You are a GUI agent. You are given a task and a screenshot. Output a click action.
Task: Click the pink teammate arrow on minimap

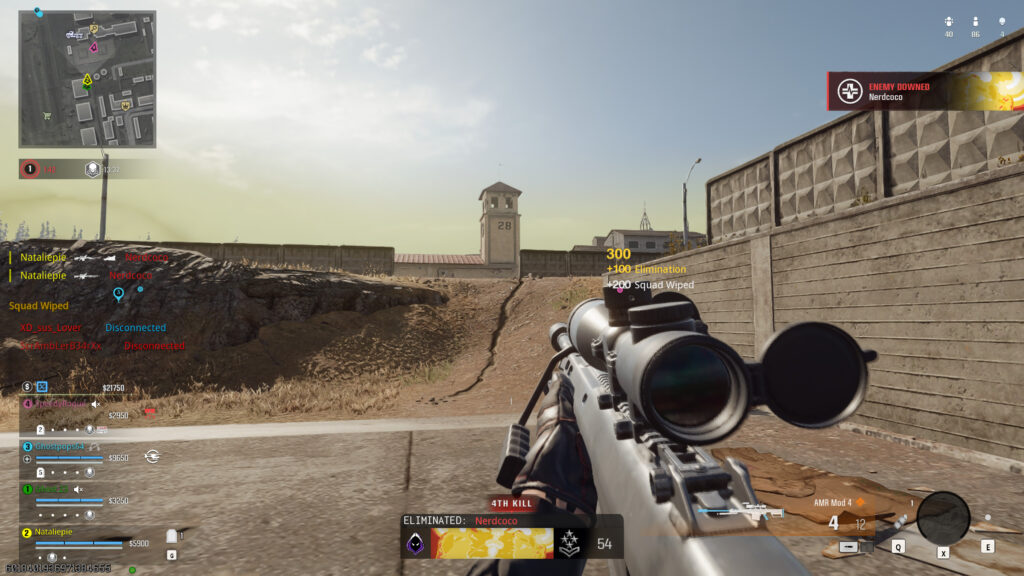tap(94, 47)
